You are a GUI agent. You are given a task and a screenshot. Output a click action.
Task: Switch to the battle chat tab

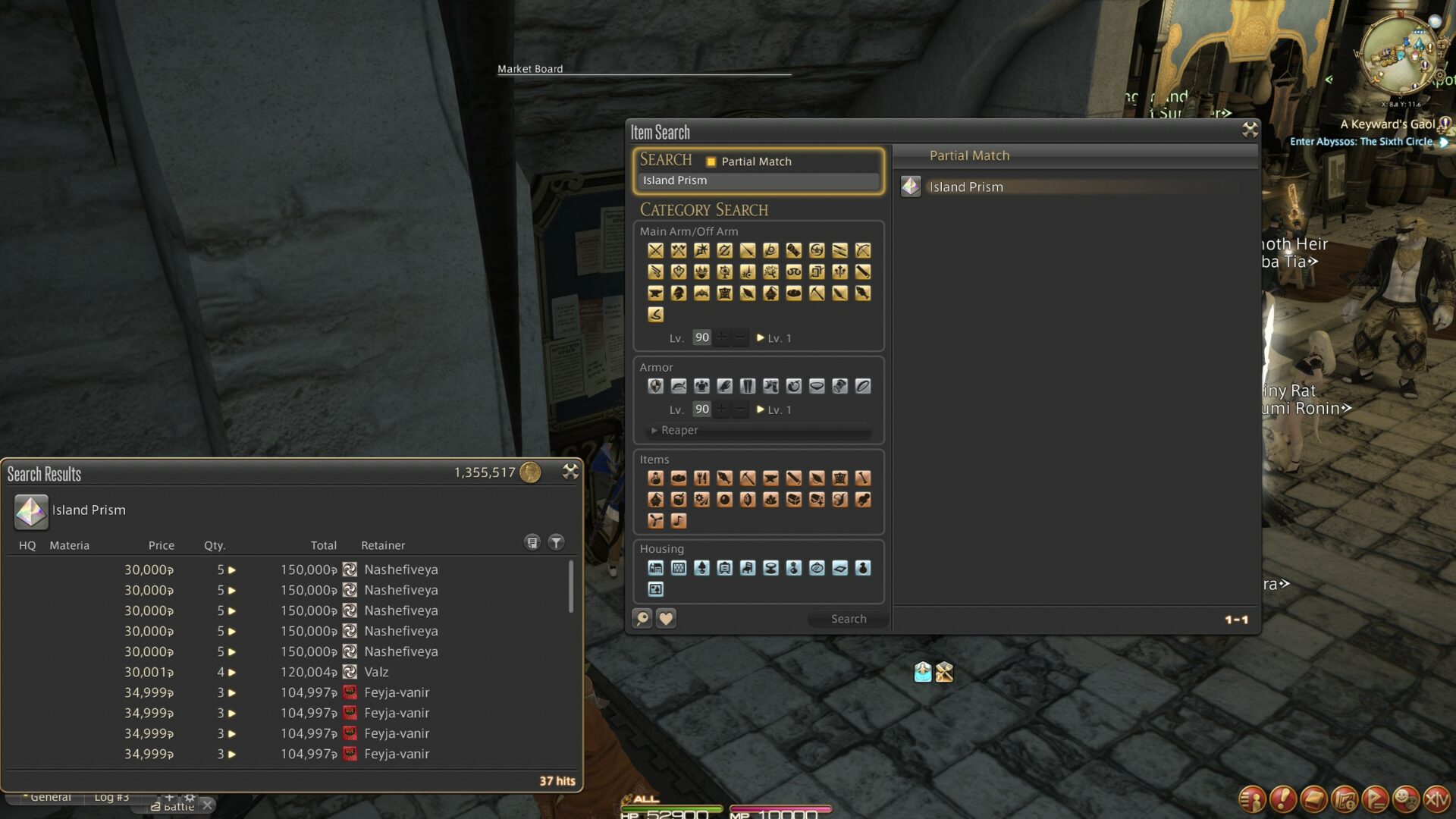178,805
